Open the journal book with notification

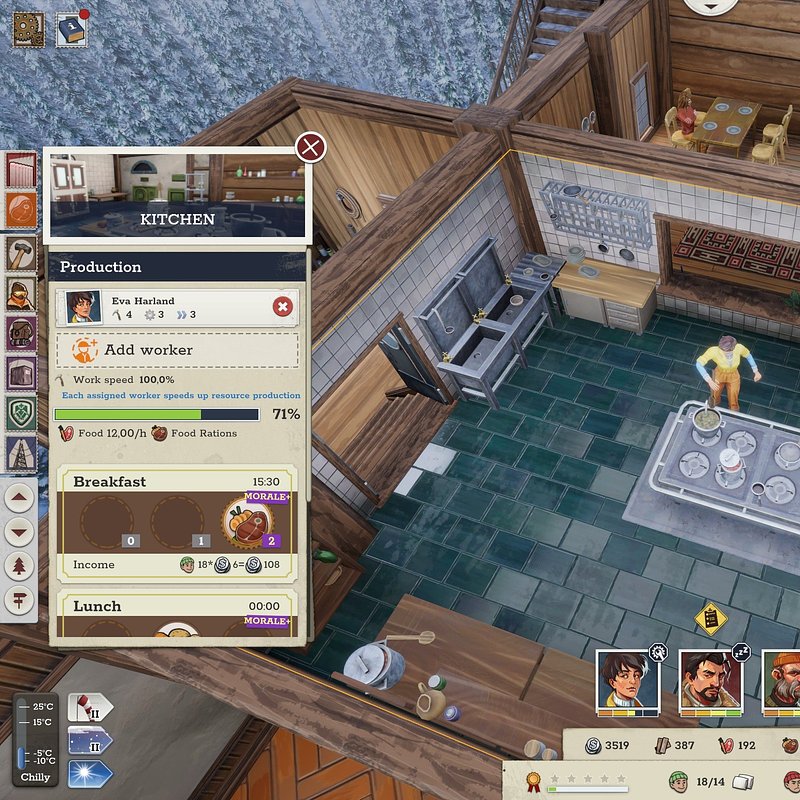[71, 29]
